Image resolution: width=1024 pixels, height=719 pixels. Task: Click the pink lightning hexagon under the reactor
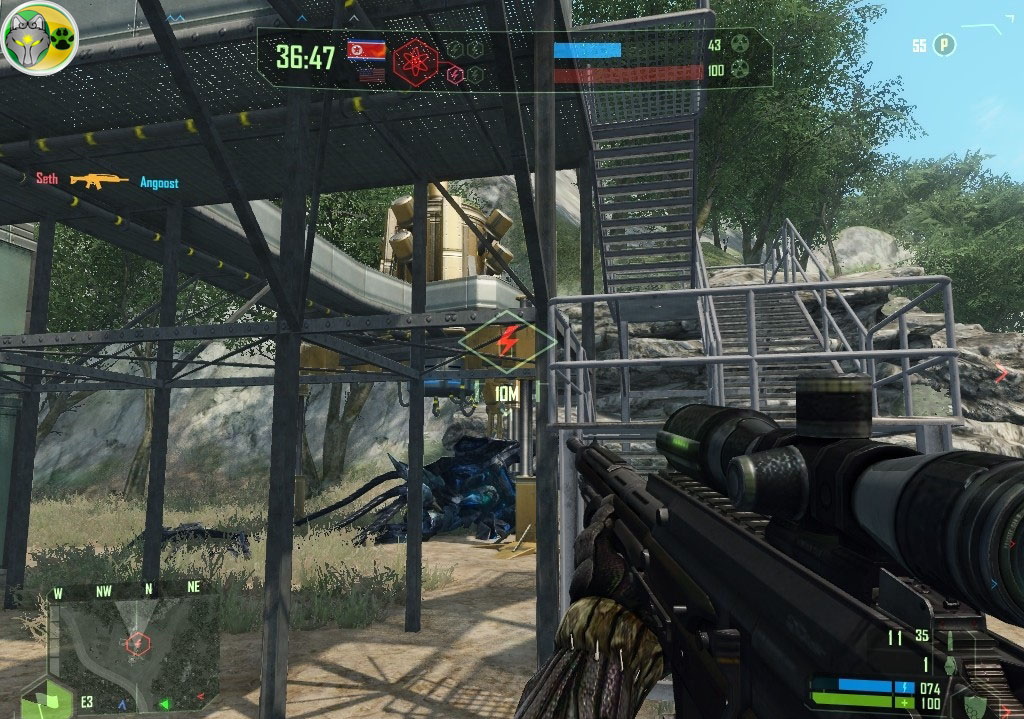454,75
